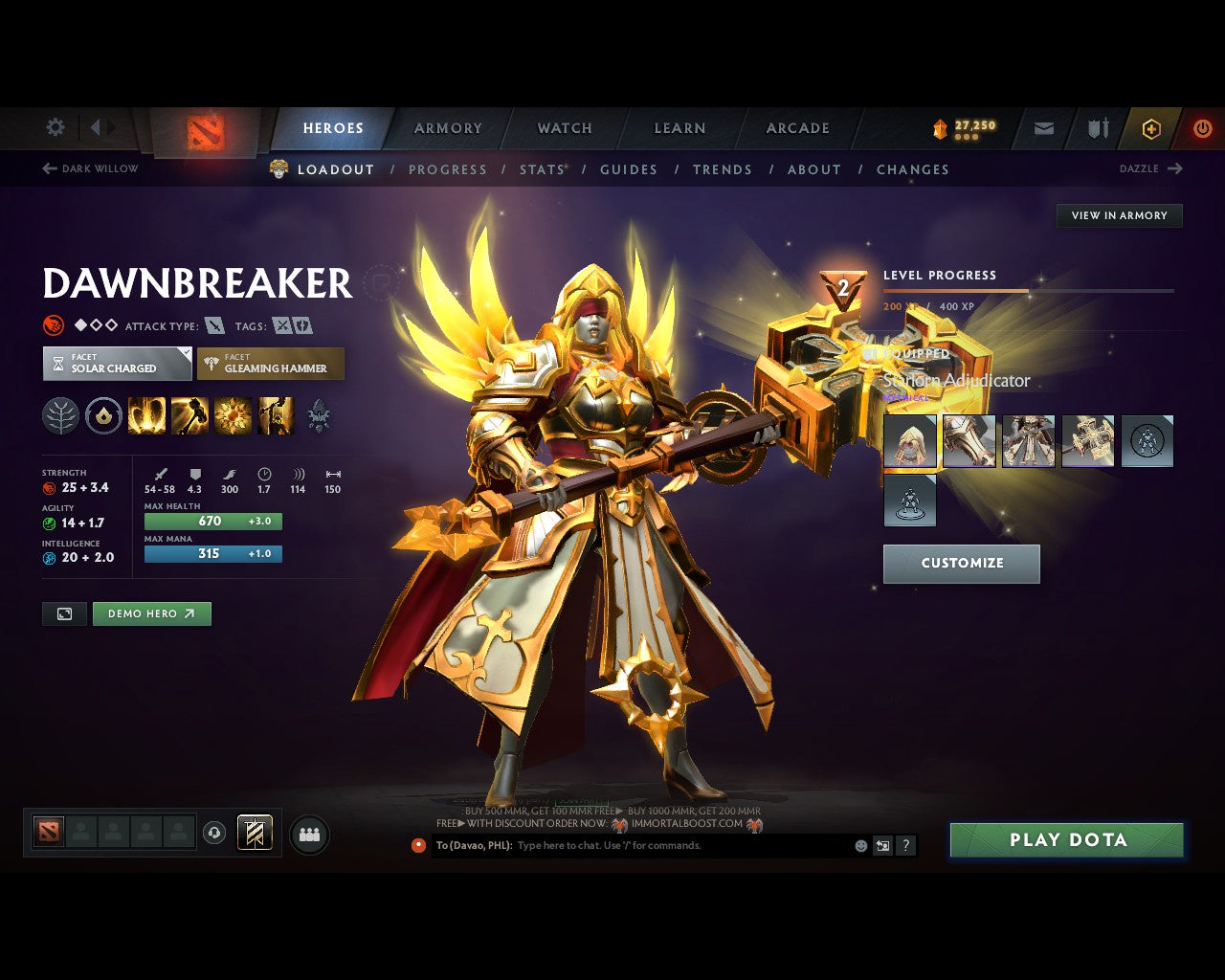Select Dawnbreaker's Starbreaker ability icon
Viewport: 1225px width, 980px height.
(x=147, y=414)
